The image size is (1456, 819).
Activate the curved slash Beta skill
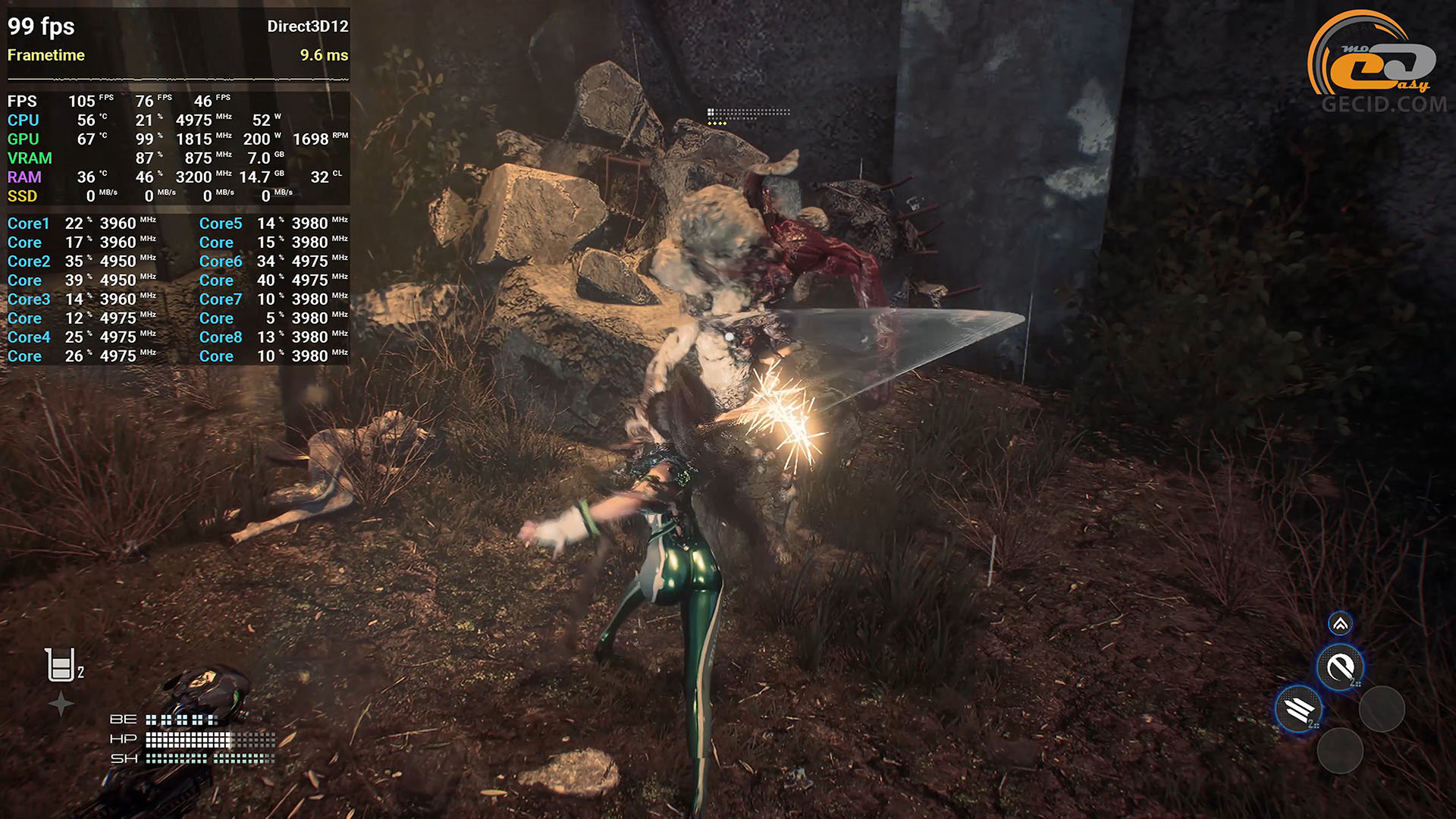(x=1340, y=667)
